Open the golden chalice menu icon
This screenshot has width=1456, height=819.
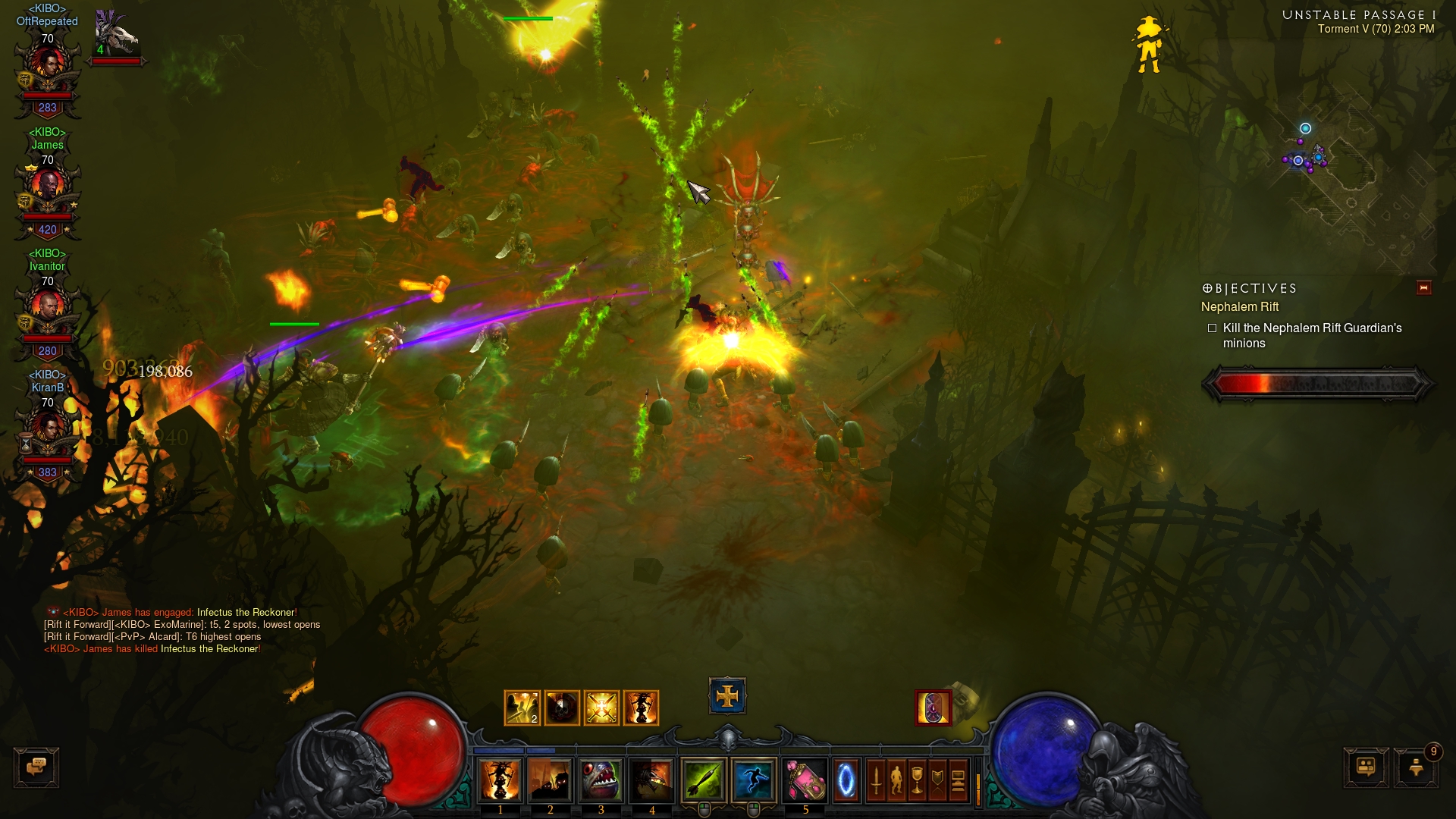point(917,780)
